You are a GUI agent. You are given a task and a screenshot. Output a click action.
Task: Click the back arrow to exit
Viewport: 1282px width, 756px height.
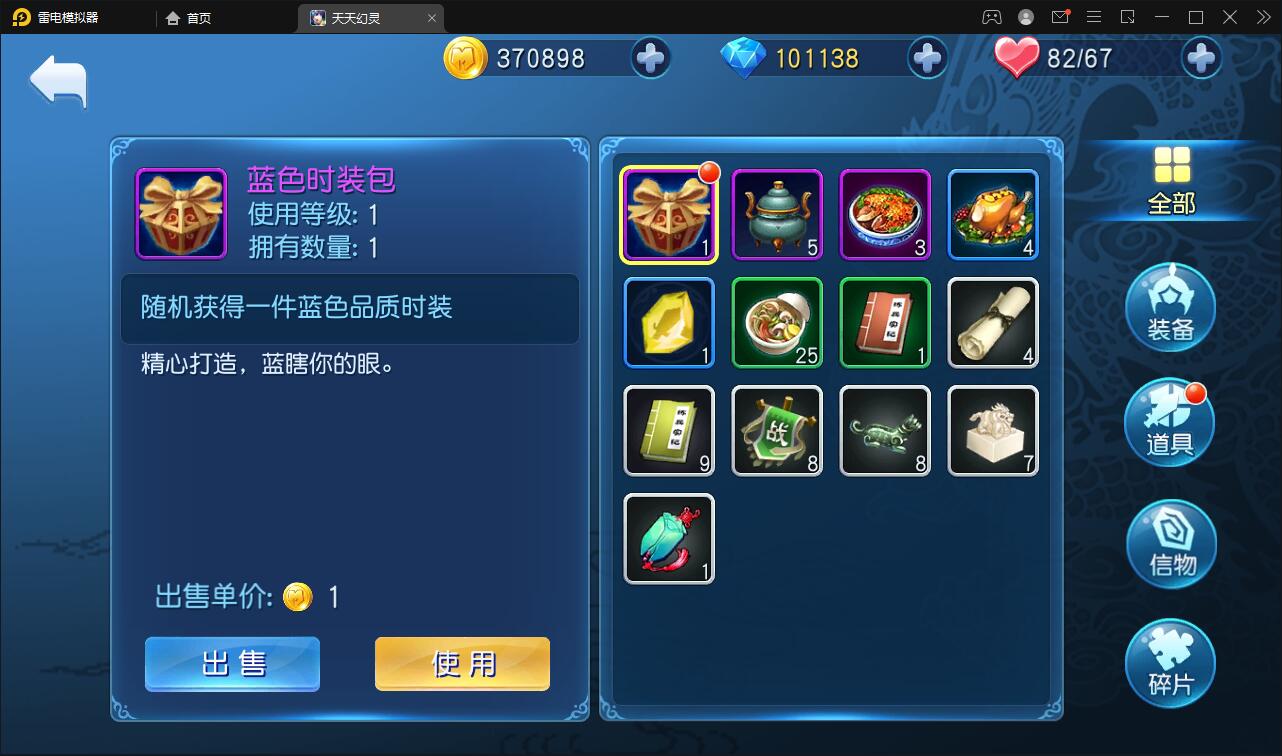pyautogui.click(x=57, y=78)
